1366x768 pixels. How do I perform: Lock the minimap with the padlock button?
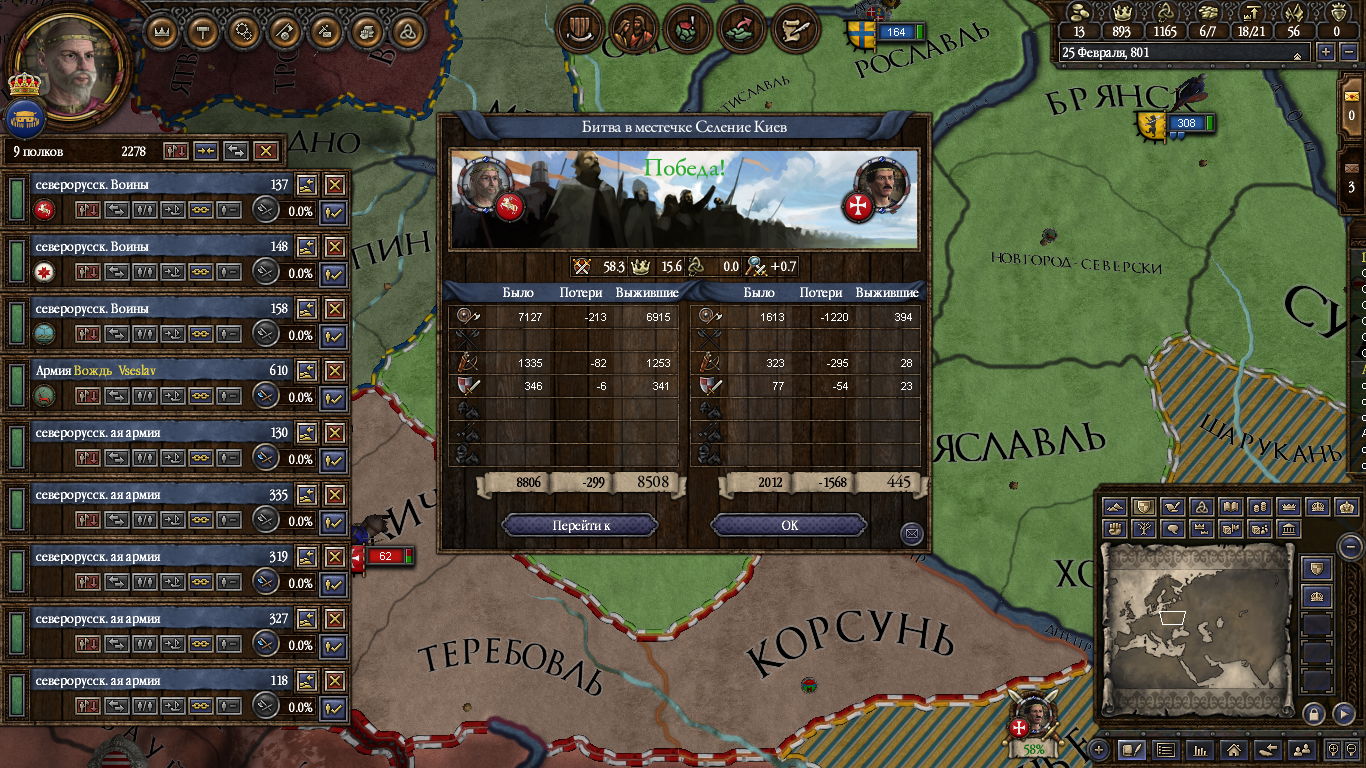coord(1314,713)
